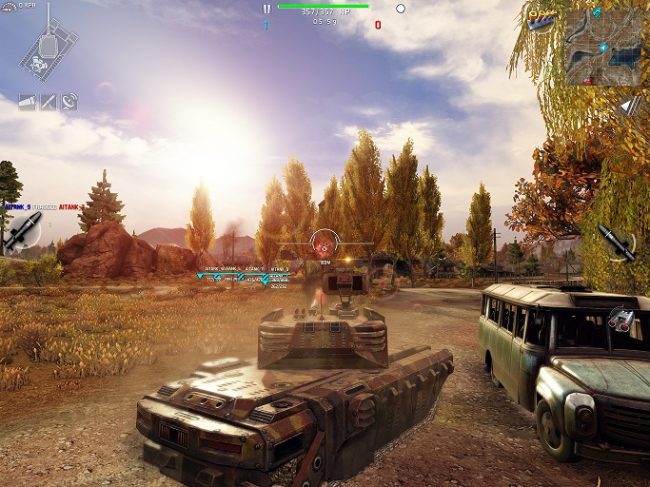Fire the missile on the left side
650x487 pixels.
pos(22,229)
